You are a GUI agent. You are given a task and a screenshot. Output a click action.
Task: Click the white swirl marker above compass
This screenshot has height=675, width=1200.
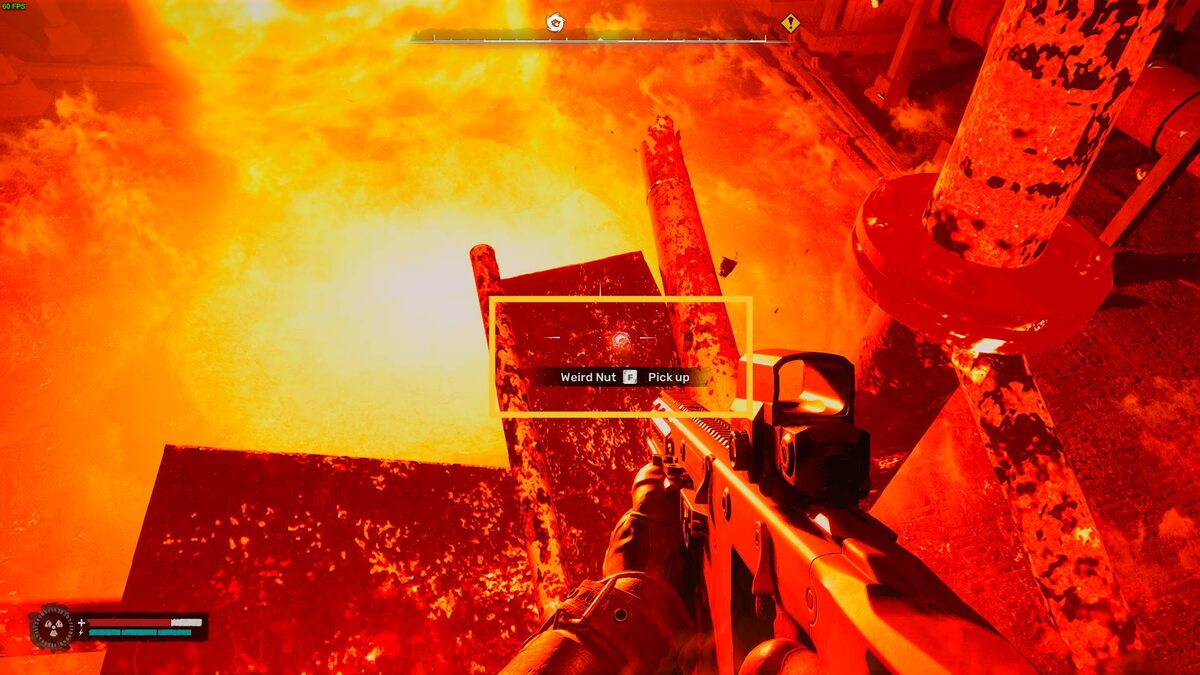click(555, 22)
